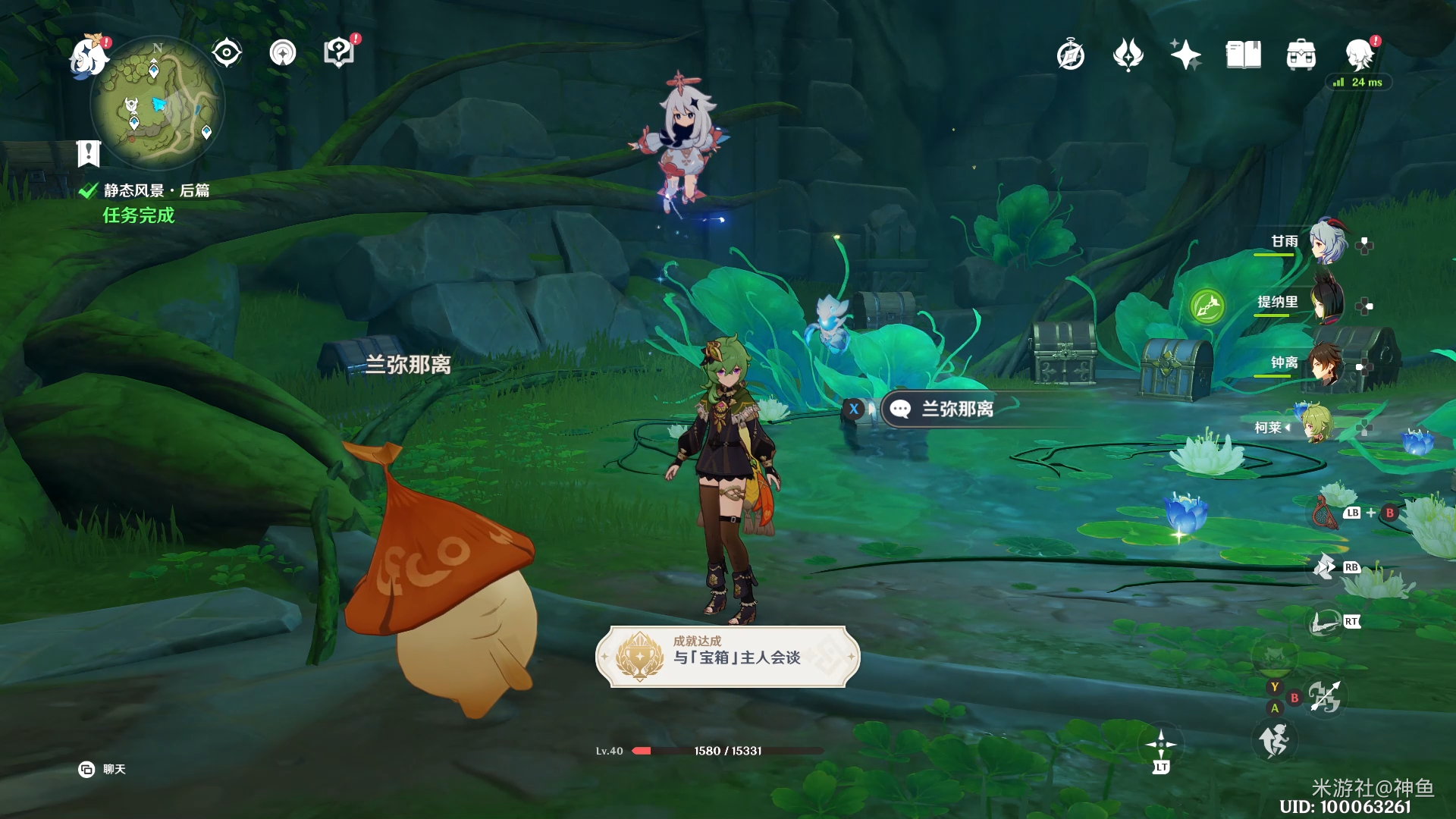Activate the green elemental skill icon
The image size is (1456, 819).
click(x=1207, y=306)
